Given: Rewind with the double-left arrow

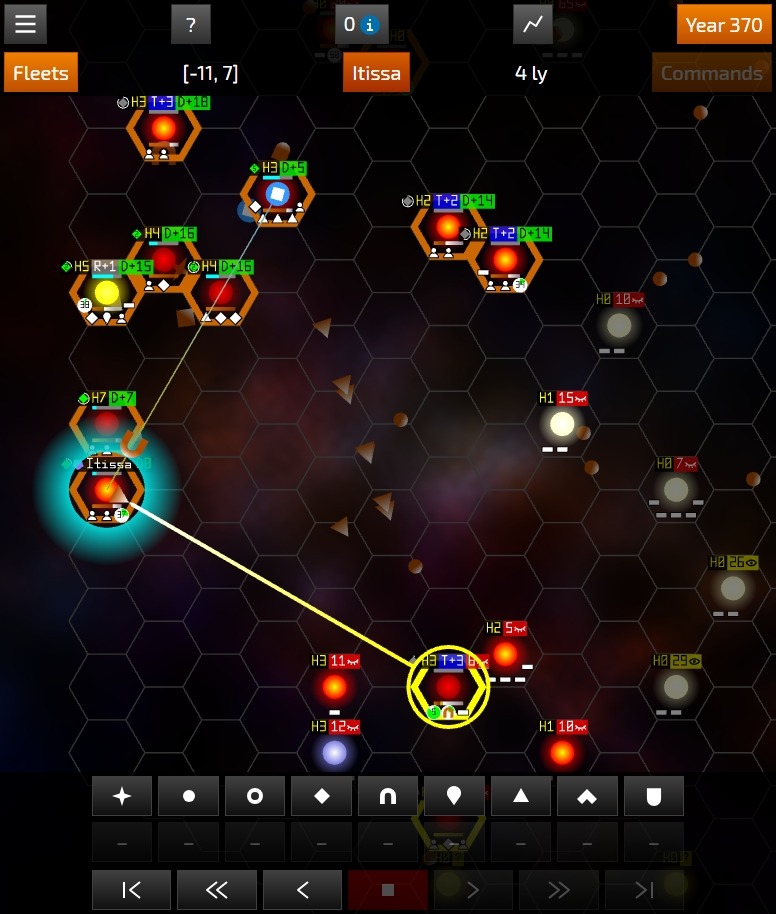Looking at the screenshot, I should click(x=216, y=889).
